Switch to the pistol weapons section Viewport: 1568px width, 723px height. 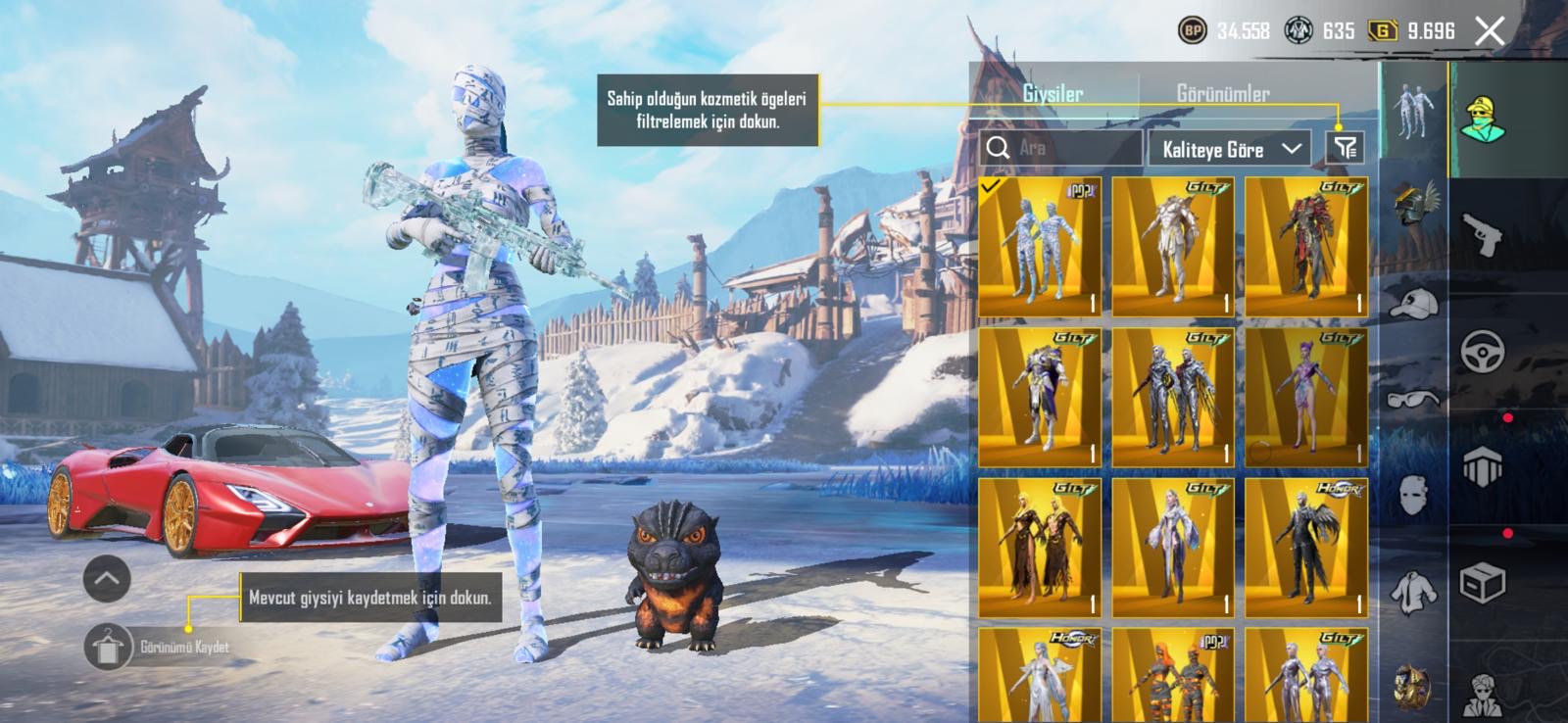(x=1482, y=235)
